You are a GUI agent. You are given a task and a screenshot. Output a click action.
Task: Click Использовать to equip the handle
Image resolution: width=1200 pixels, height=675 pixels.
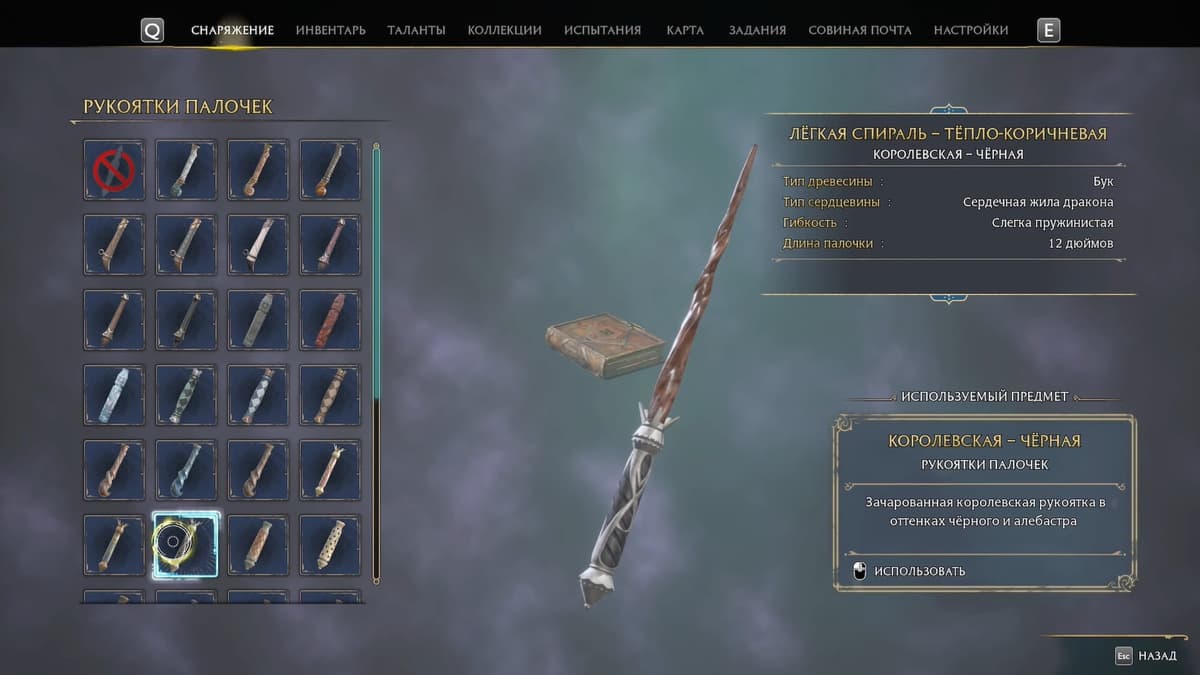pos(918,571)
